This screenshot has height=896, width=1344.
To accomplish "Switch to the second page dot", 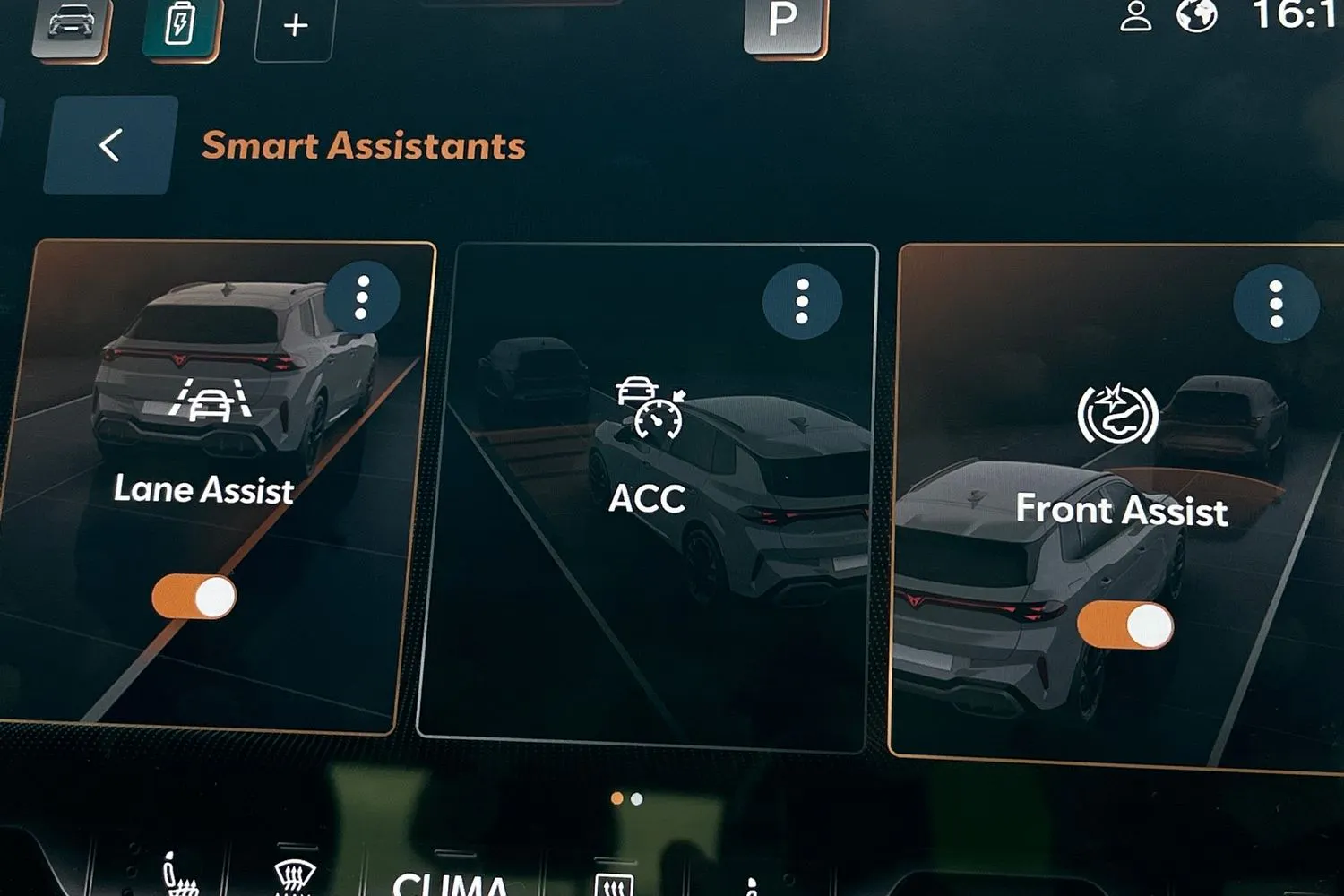I will click(x=637, y=798).
